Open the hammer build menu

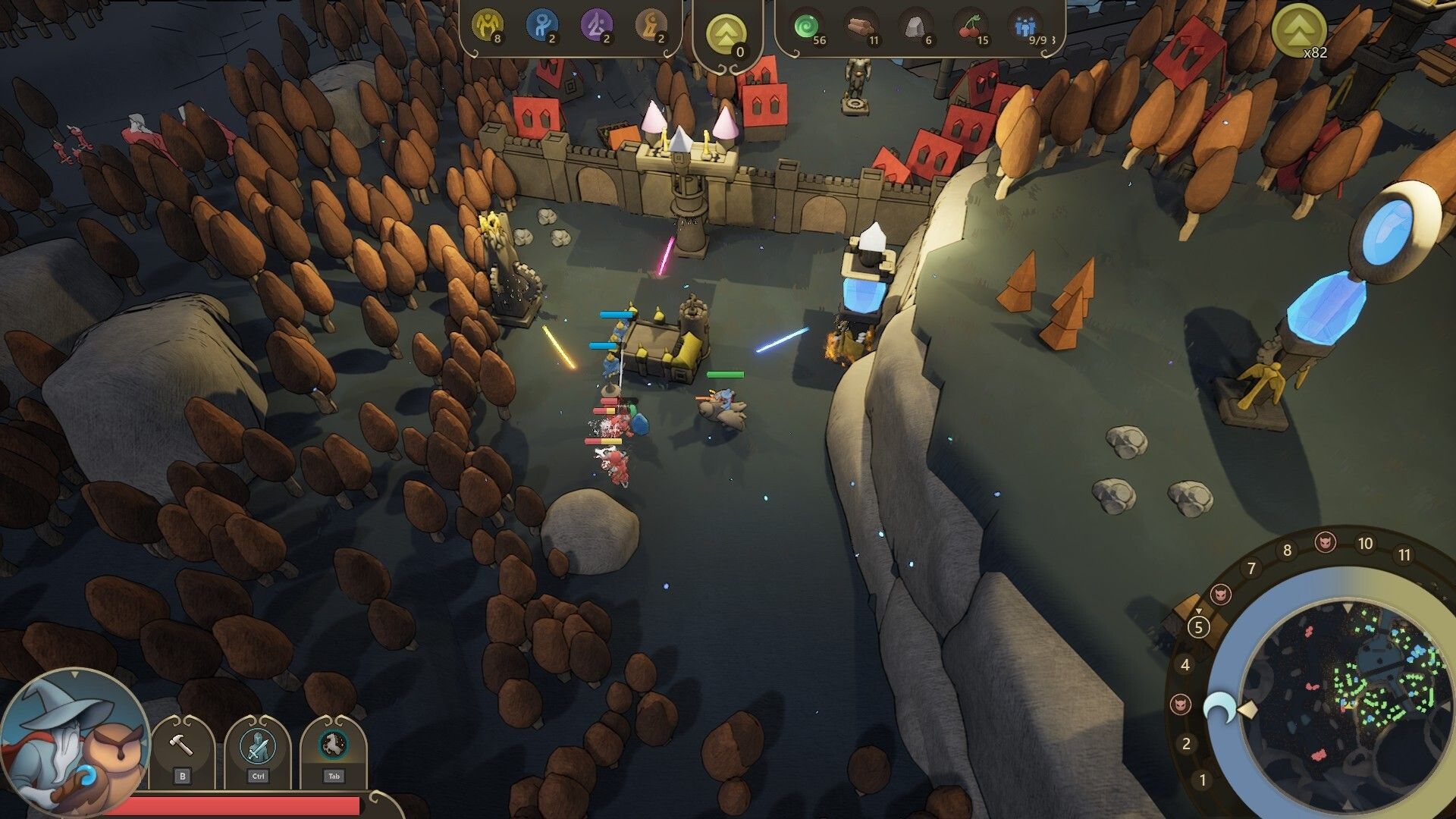(182, 747)
